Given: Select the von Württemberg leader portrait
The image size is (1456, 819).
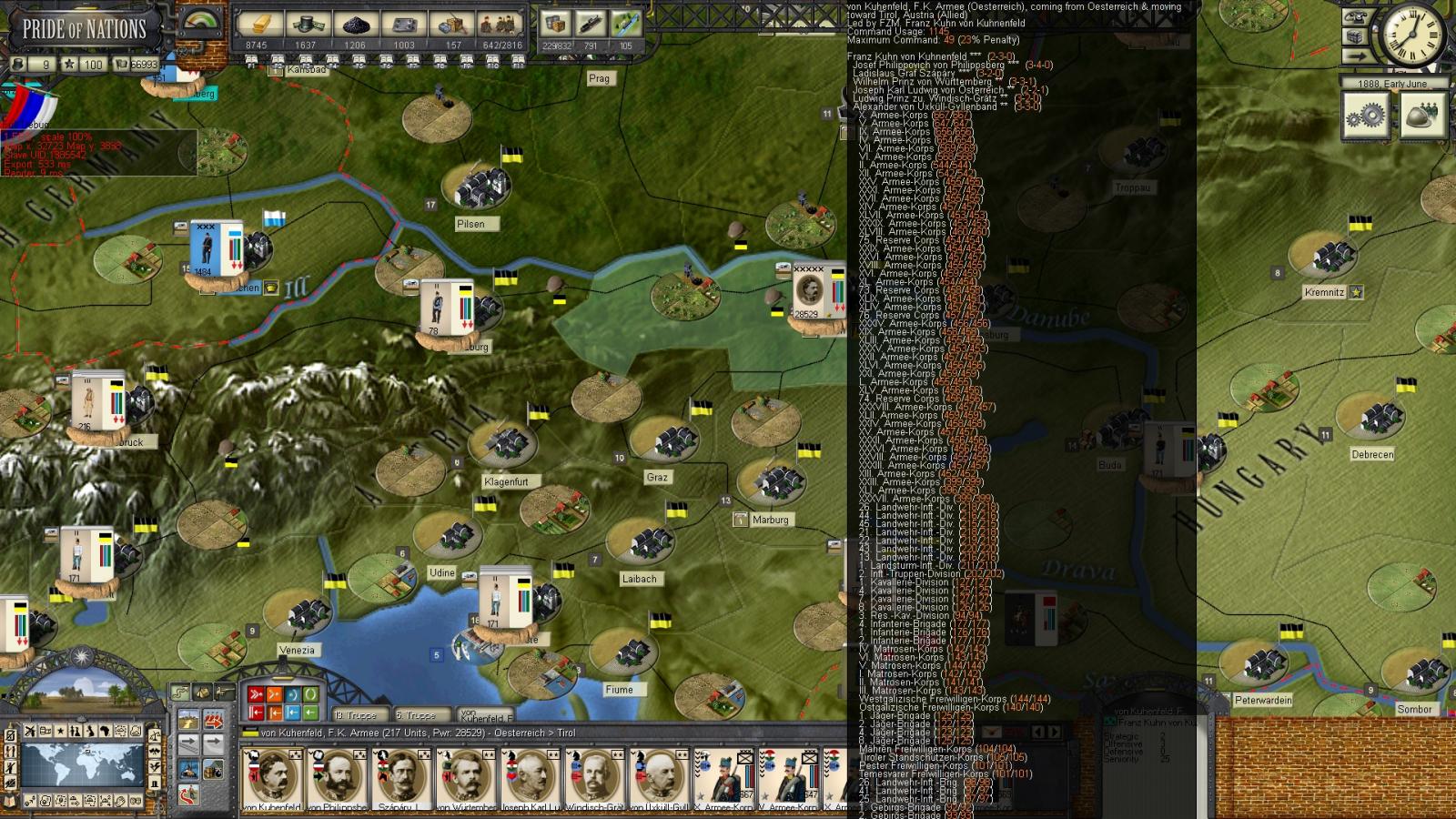Looking at the screenshot, I should pyautogui.click(x=464, y=777).
